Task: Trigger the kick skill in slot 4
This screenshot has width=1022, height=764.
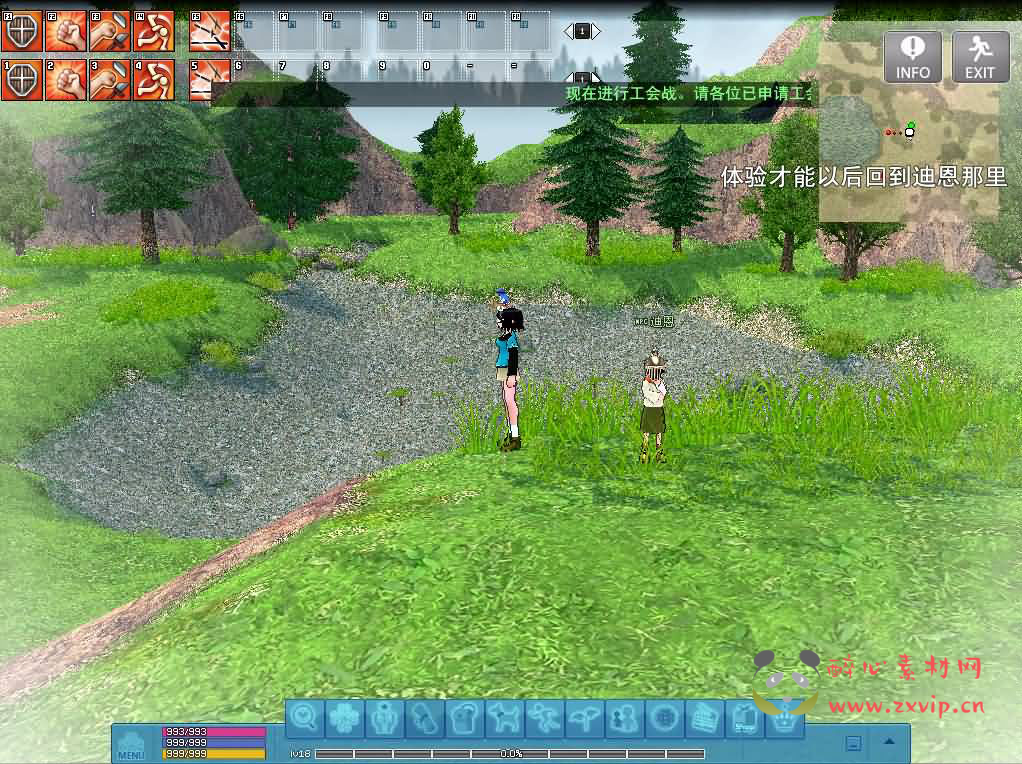Action: (153, 80)
